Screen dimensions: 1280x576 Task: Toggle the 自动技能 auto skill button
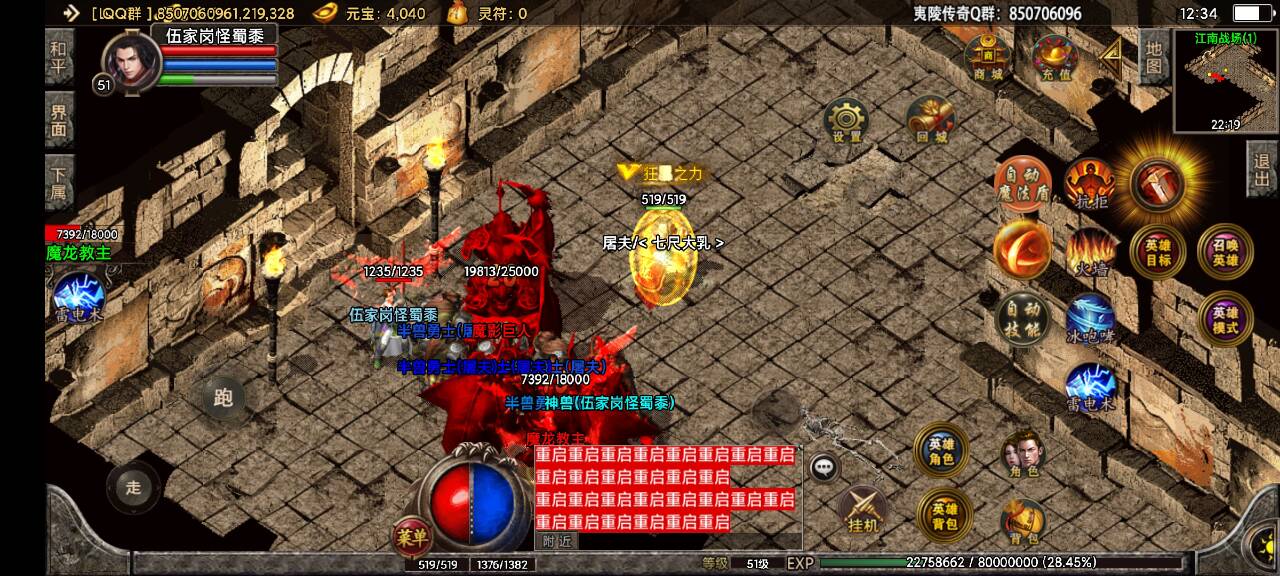coord(1022,320)
